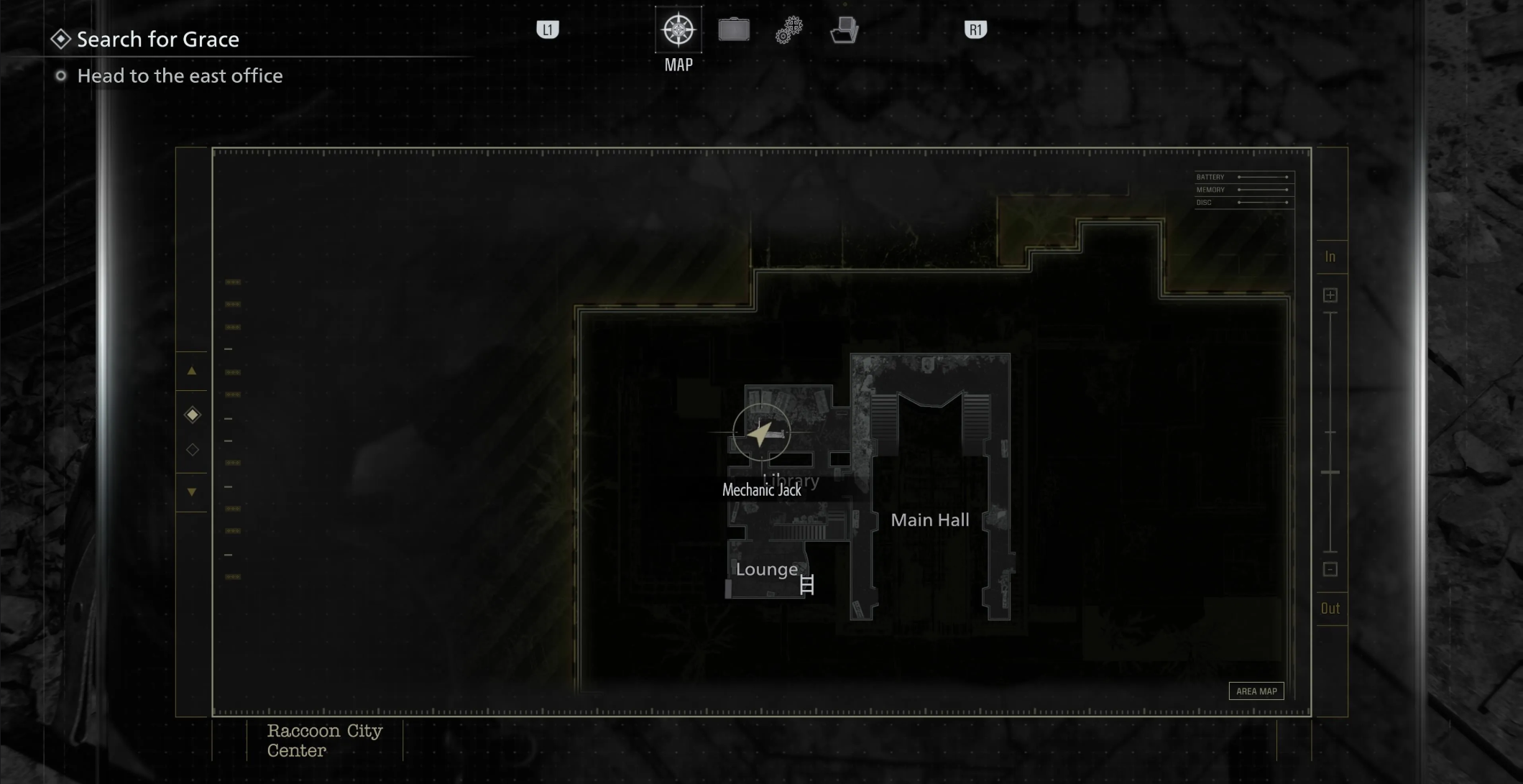Click the ladder icon near Lounge
The image size is (1523, 784).
807,585
